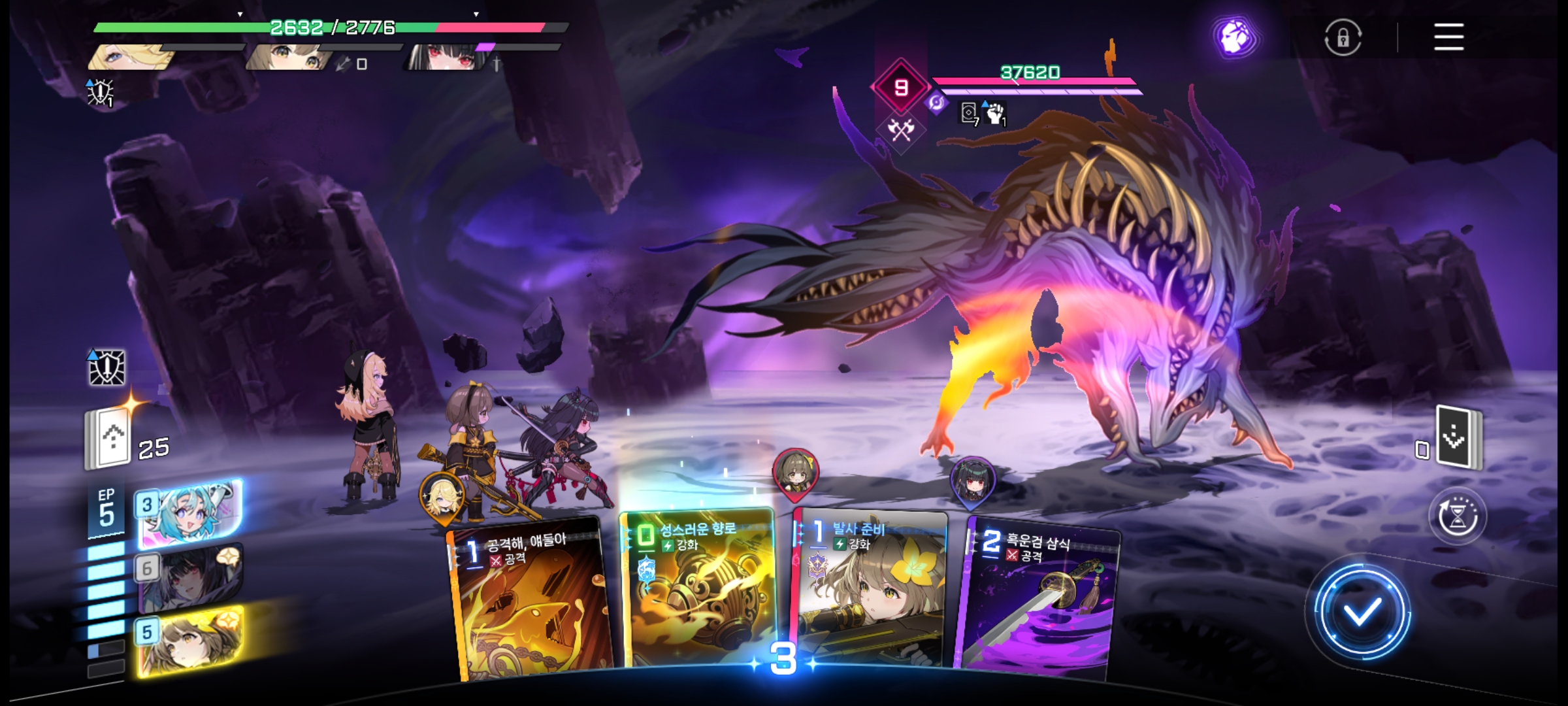Click the hourglass timer button
This screenshot has height=706, width=1568.
pos(1458,516)
